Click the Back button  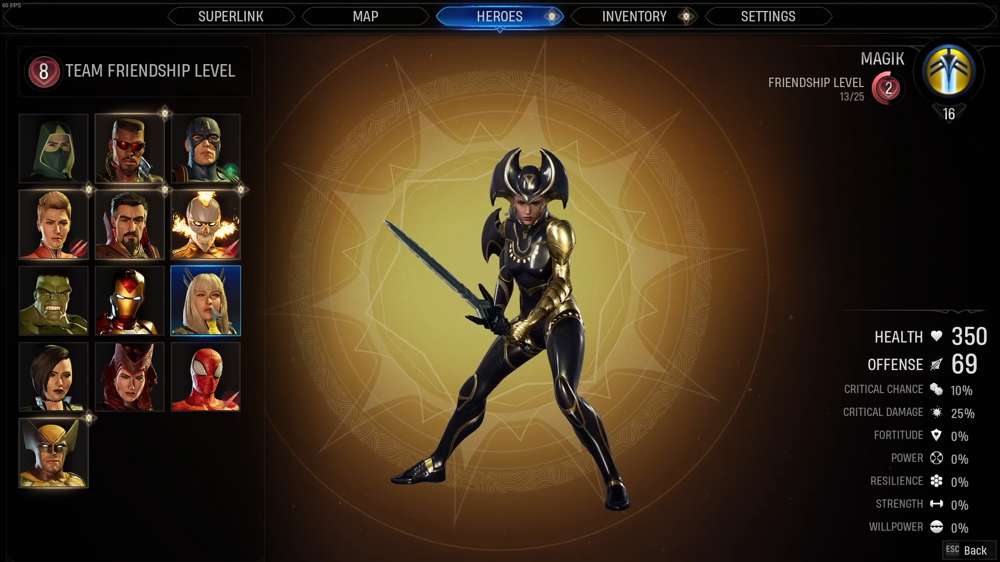[x=967, y=550]
